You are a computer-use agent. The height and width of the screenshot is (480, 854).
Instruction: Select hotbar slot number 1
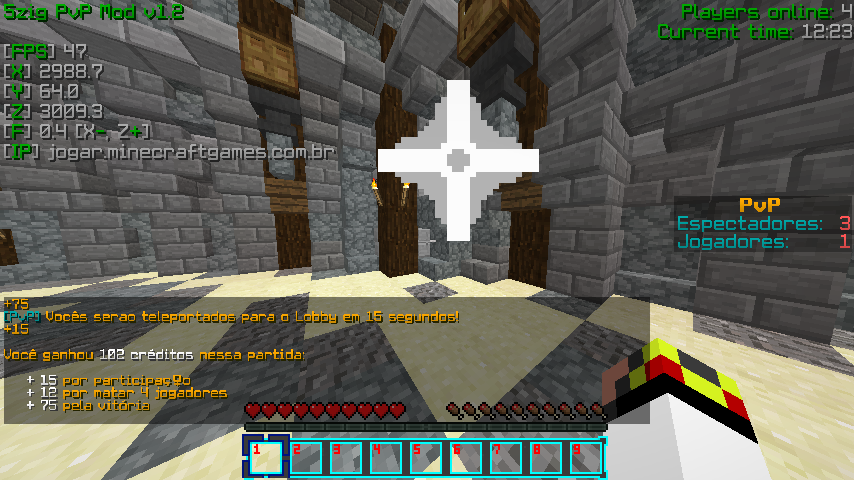(x=266, y=458)
